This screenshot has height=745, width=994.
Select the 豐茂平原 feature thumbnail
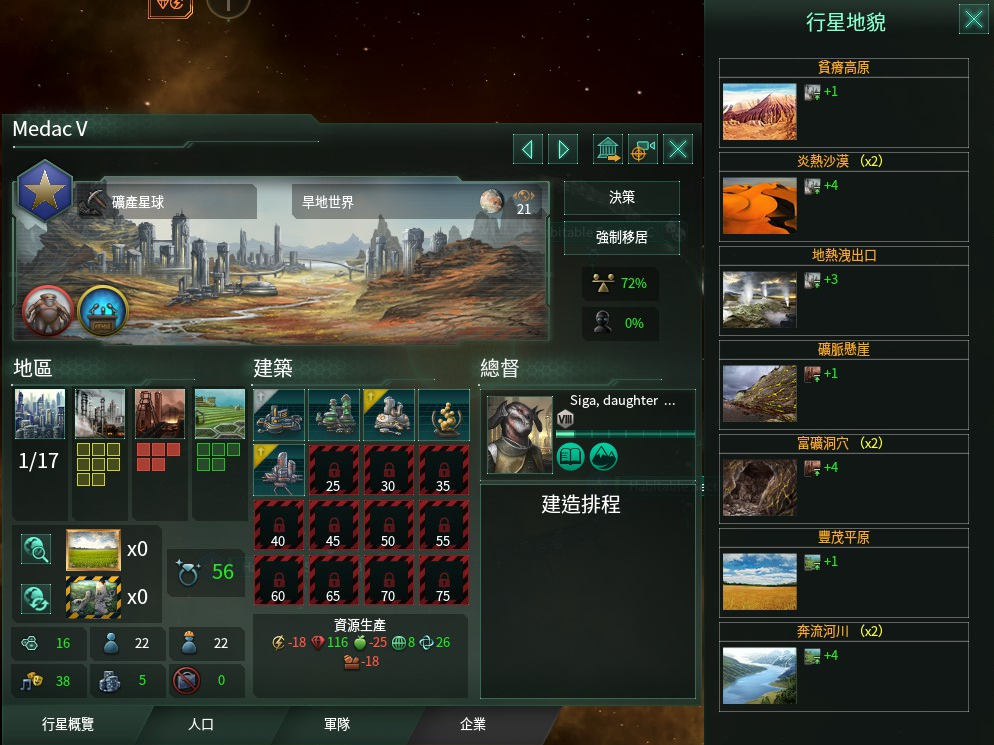[759, 581]
